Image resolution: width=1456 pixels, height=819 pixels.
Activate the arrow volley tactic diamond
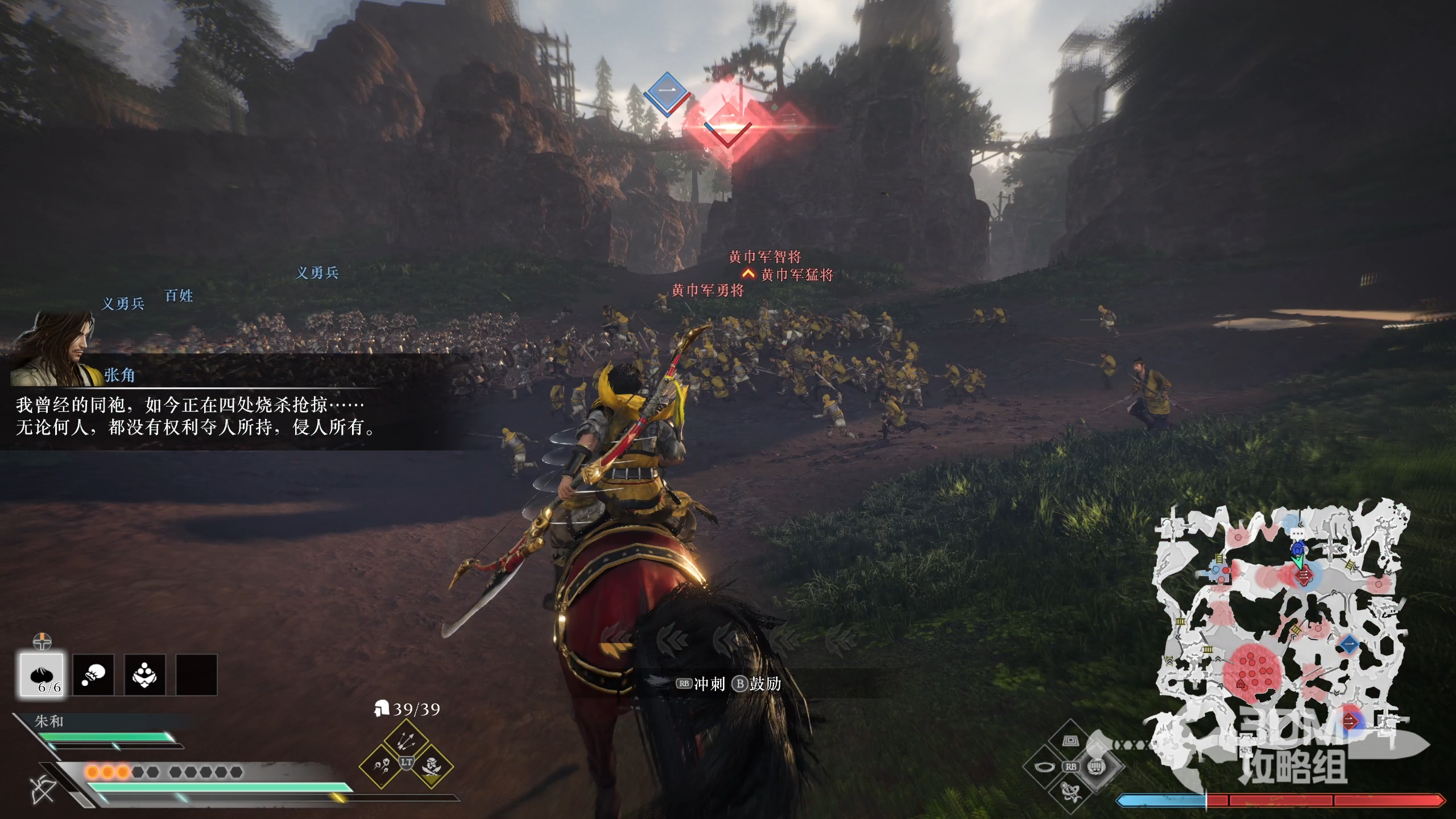406,741
